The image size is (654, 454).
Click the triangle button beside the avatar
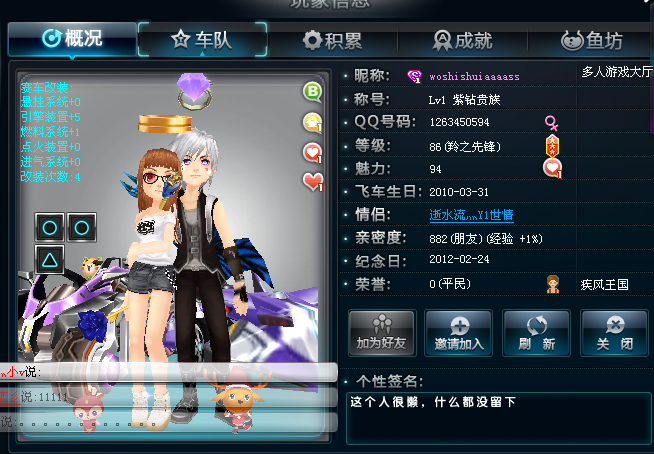50,258
